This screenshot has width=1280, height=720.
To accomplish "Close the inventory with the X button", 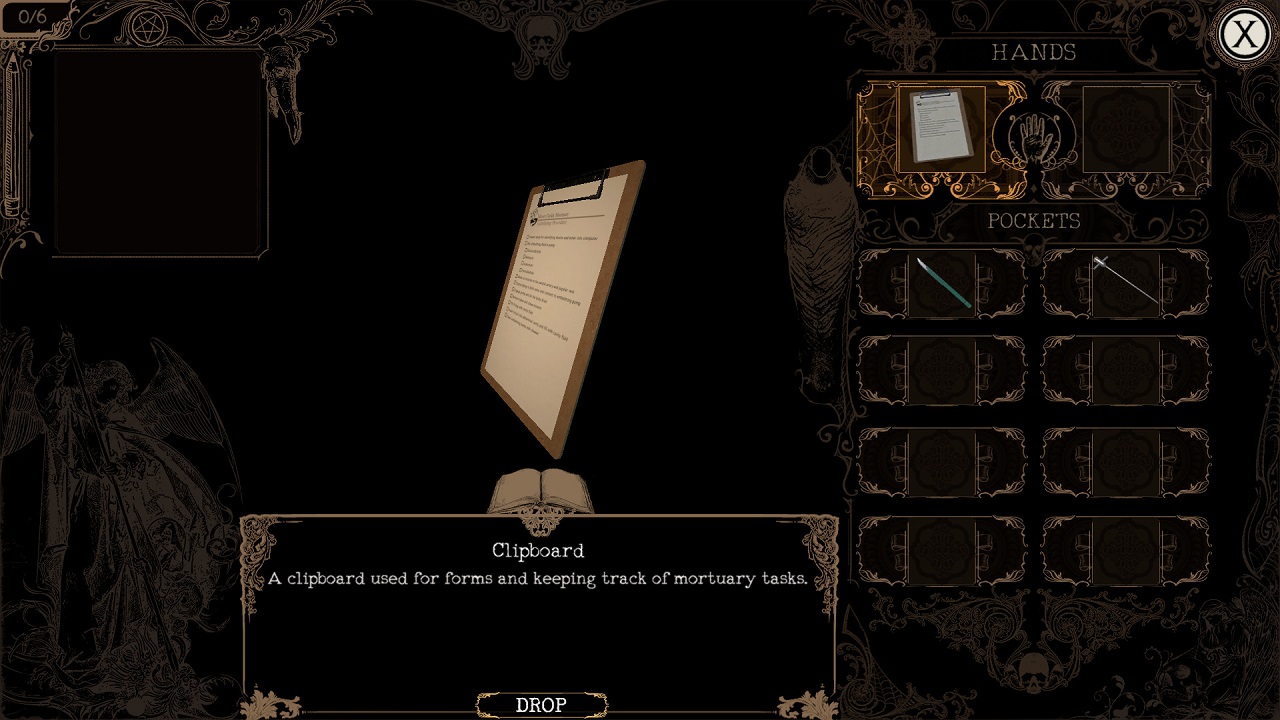I will tap(1244, 35).
